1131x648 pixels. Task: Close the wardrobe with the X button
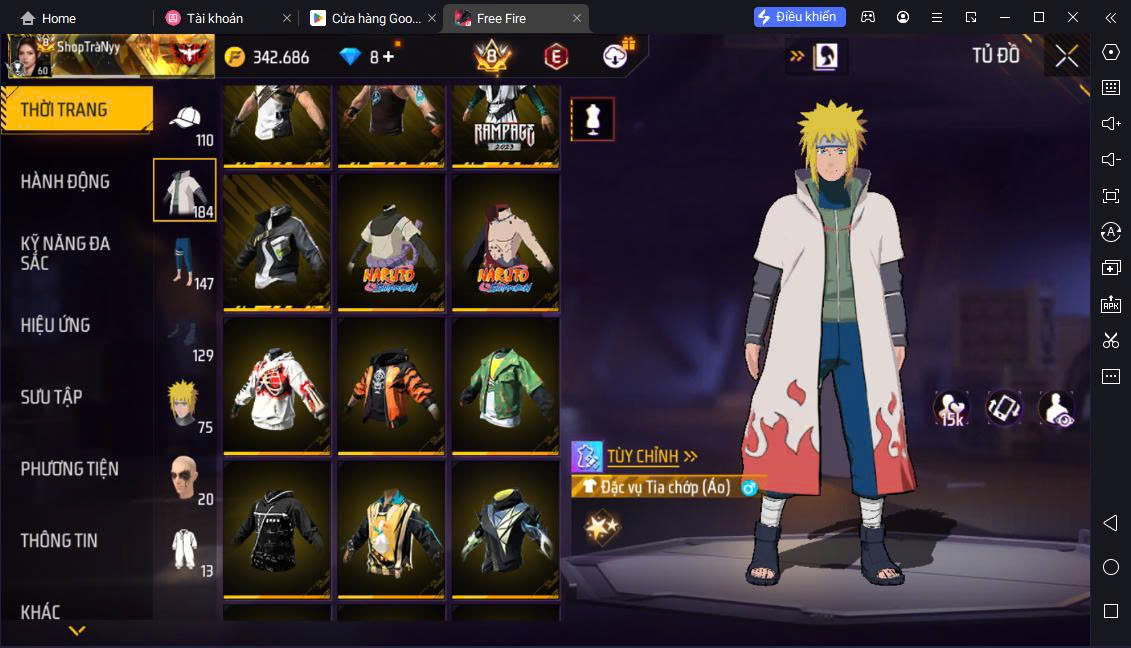[x=1066, y=56]
